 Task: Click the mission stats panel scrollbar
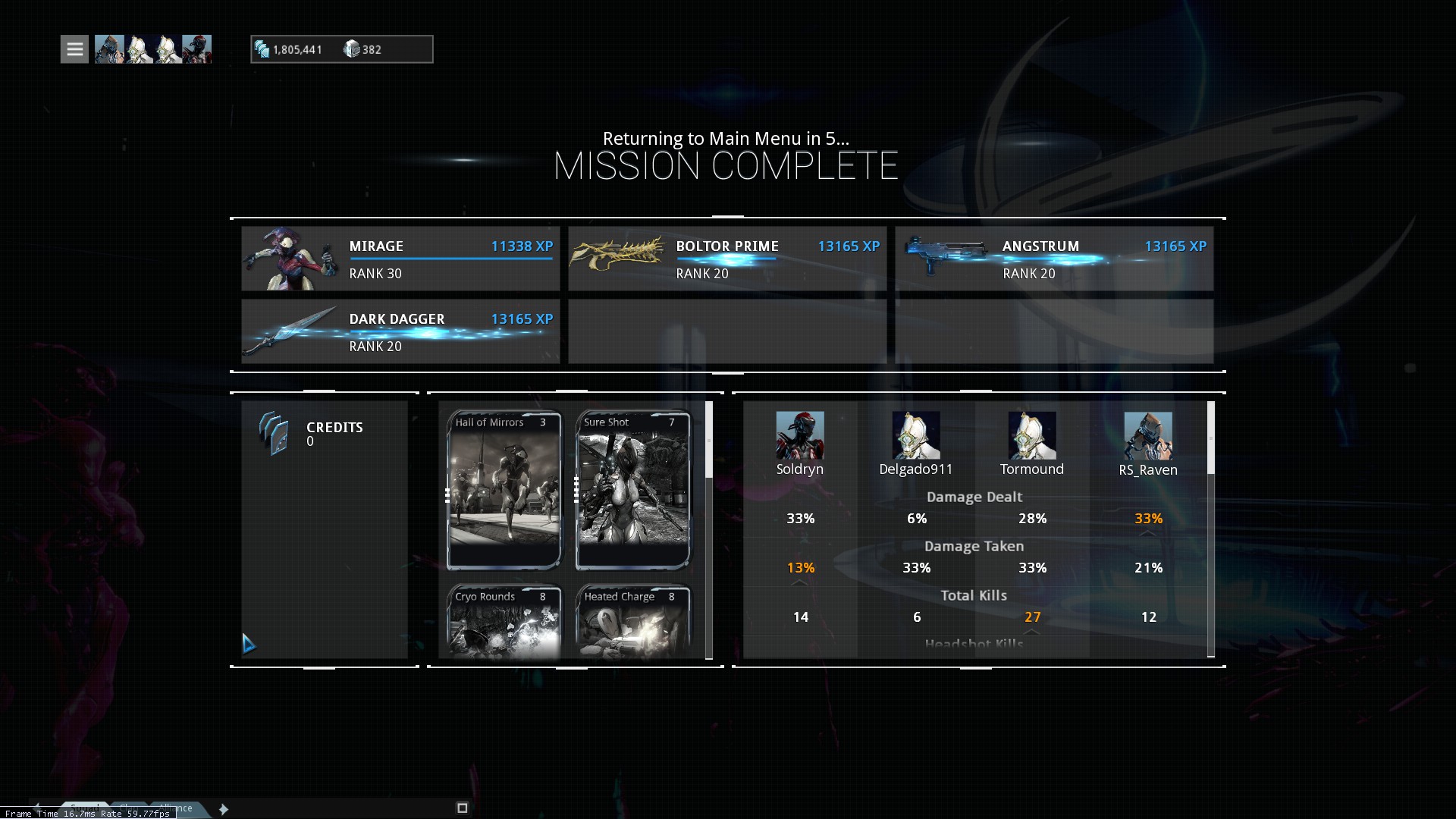click(x=1210, y=438)
